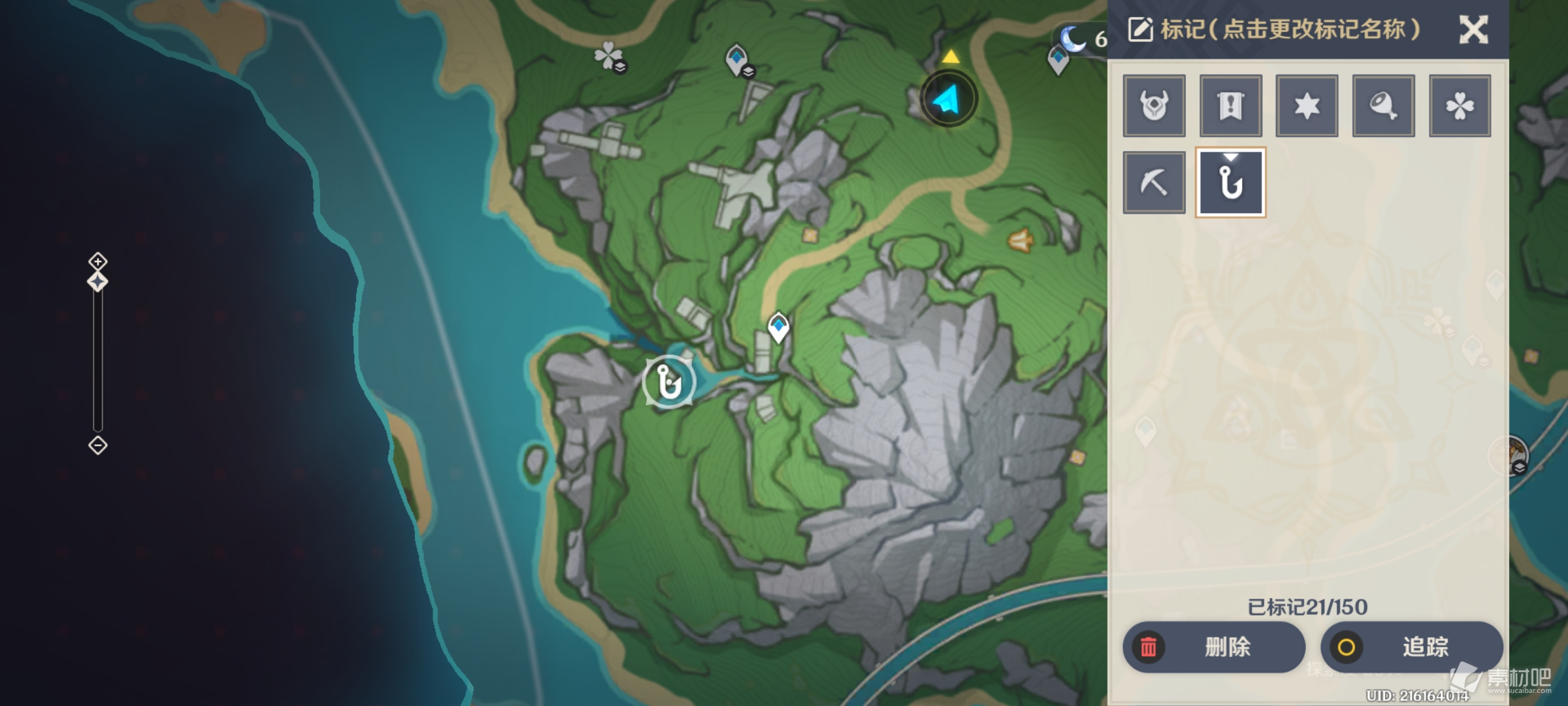Select the clover pin on the map

click(x=608, y=56)
